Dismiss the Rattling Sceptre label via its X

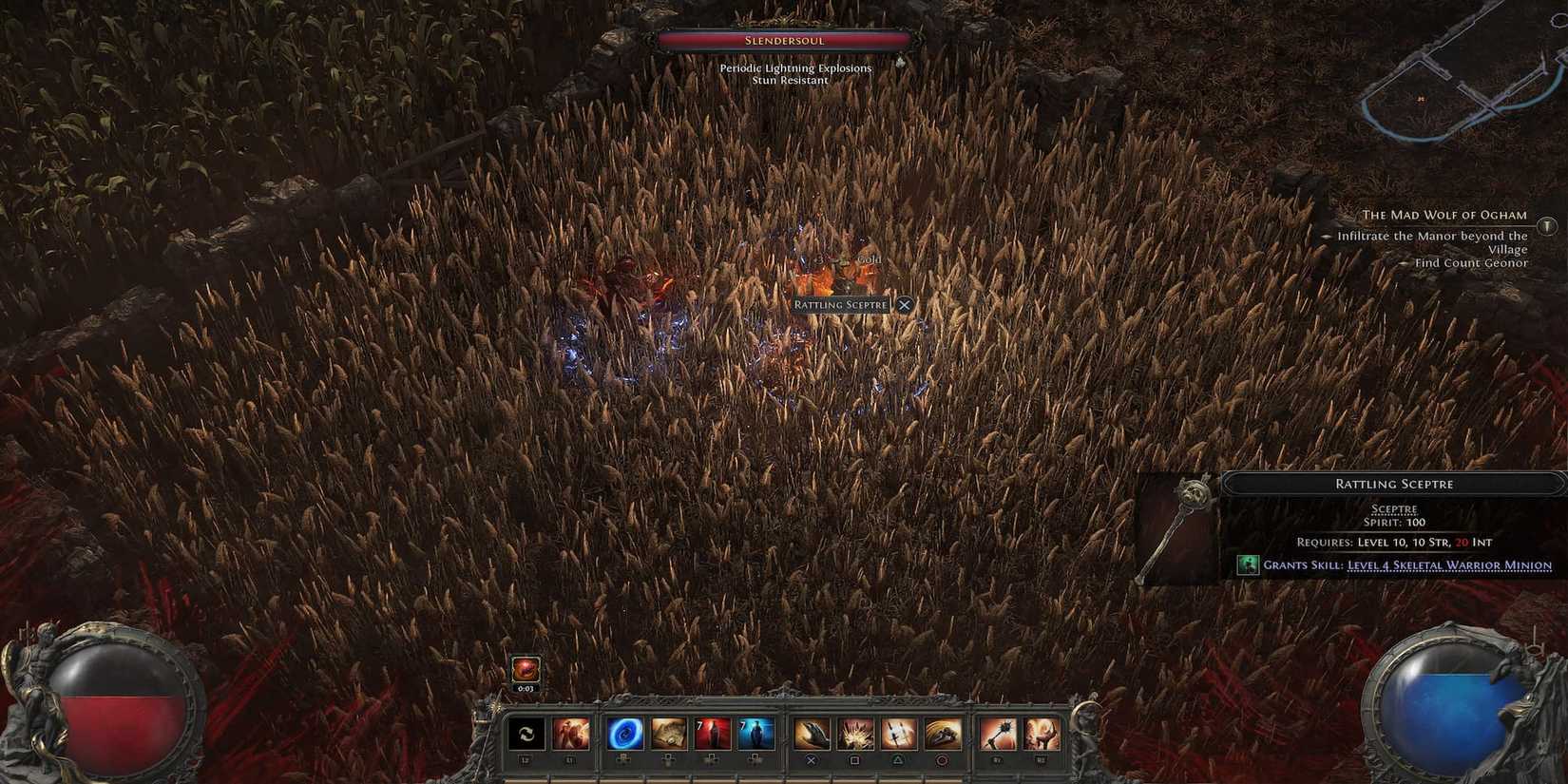[904, 304]
